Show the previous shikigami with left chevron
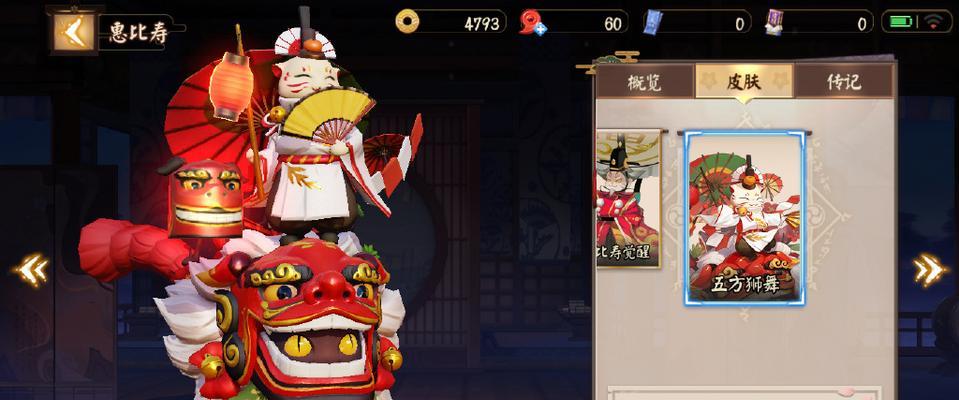Screen dimensions: 959x400 [32, 268]
